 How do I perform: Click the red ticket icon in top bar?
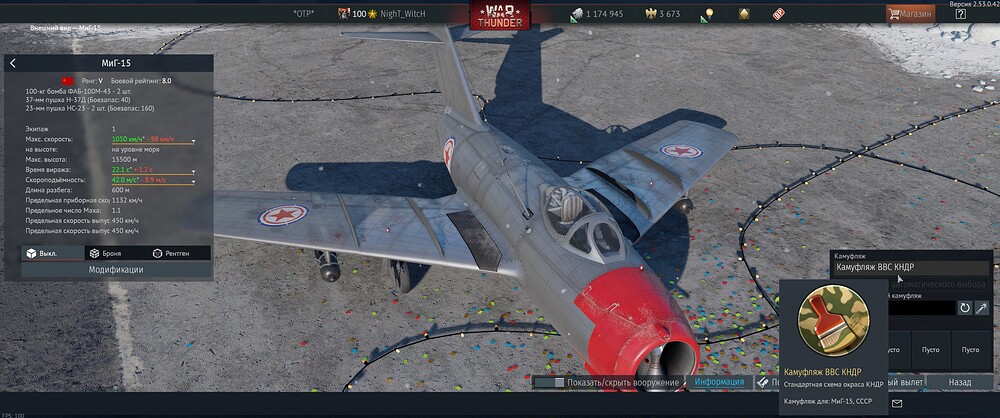pos(779,14)
